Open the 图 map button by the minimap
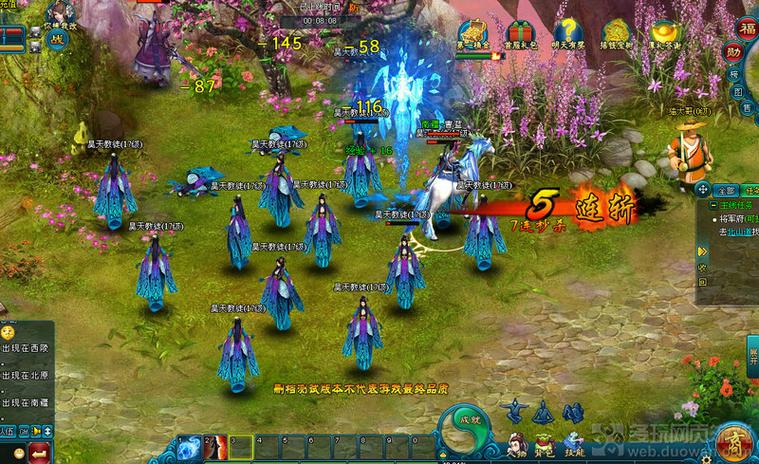Viewport: 759px width, 464px height. coord(737,92)
